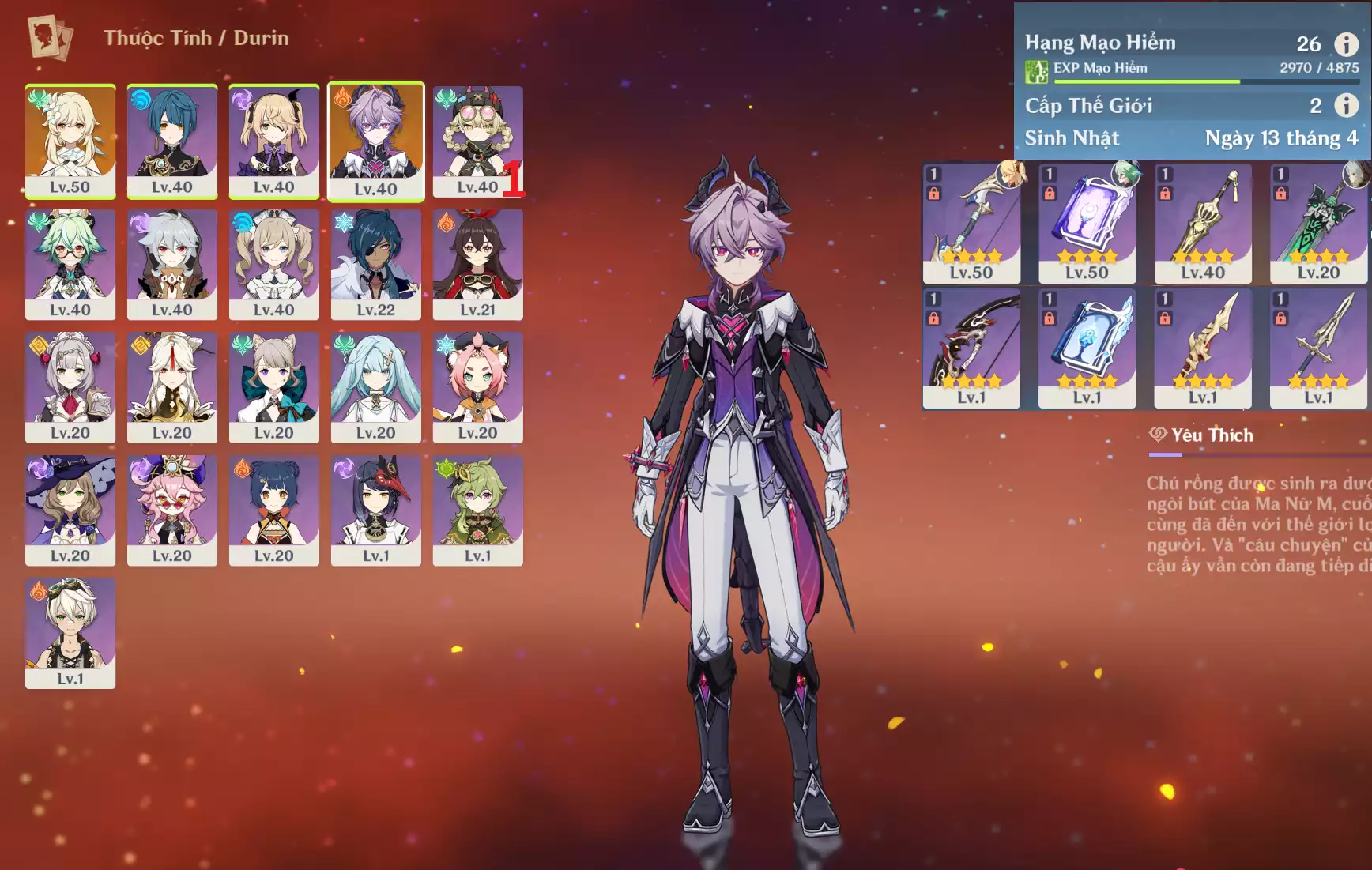
Task: Select Ningguang's portrait
Action: point(172,387)
